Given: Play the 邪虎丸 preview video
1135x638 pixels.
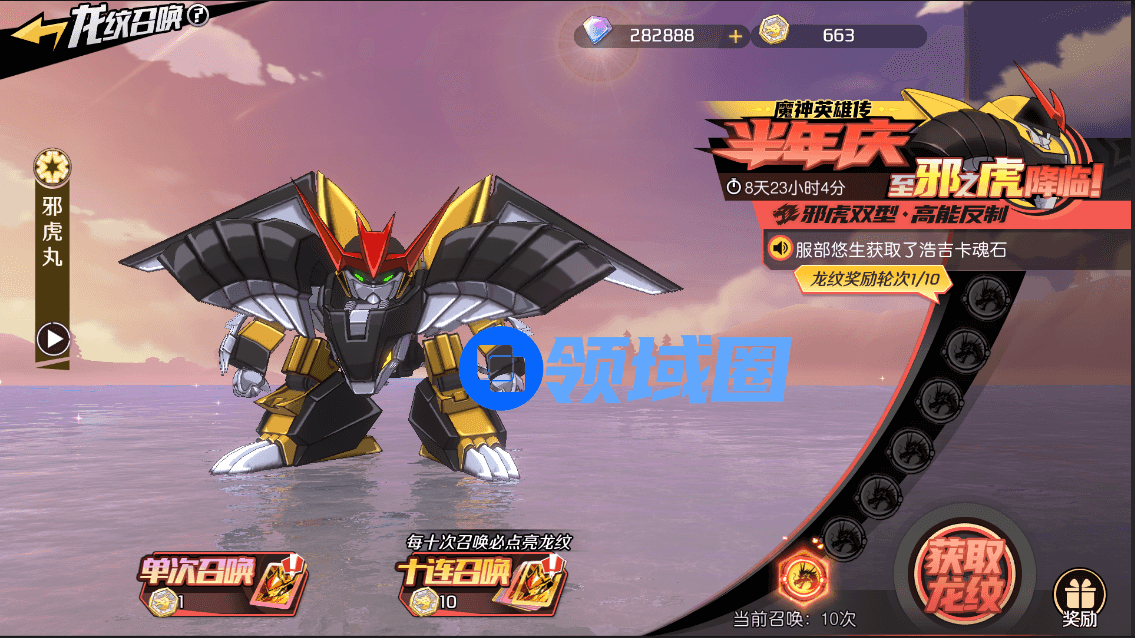Looking at the screenshot, I should 53,340.
